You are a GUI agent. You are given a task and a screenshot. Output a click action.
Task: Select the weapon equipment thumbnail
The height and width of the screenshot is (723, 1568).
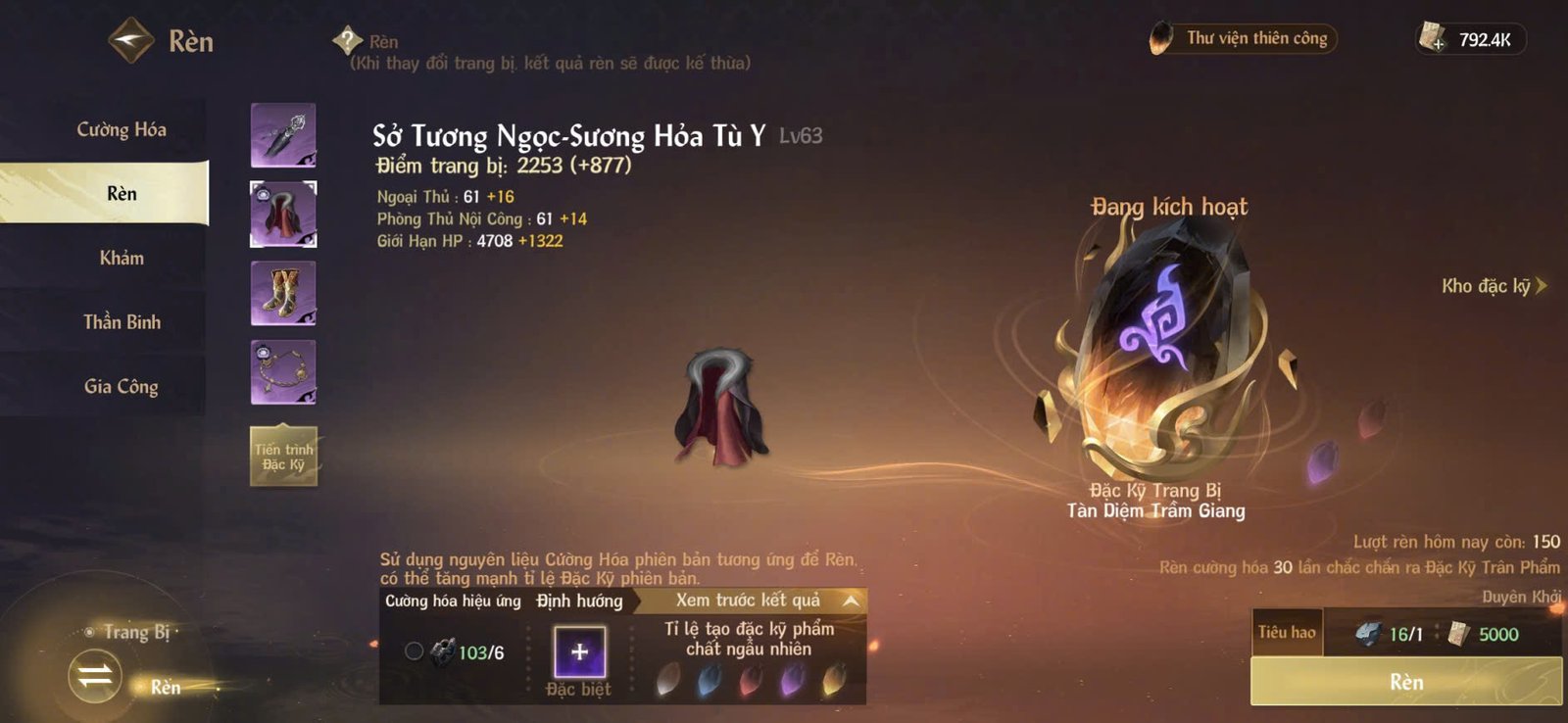coord(282,134)
